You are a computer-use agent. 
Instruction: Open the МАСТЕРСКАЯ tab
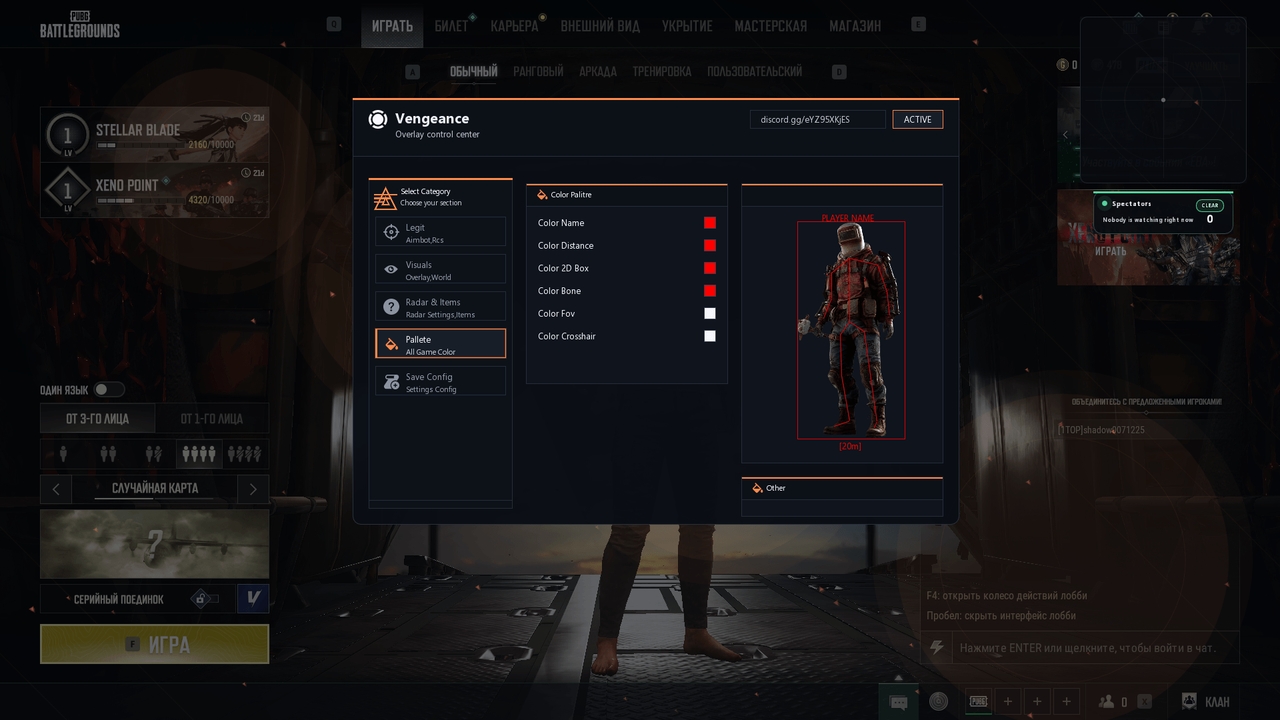(770, 26)
